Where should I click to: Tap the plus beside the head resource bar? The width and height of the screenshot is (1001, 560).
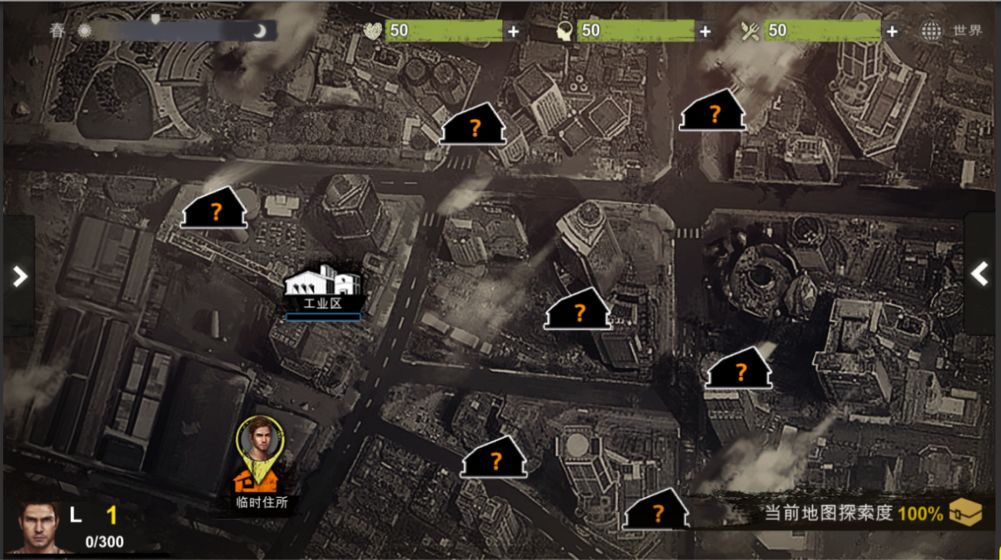pos(705,31)
